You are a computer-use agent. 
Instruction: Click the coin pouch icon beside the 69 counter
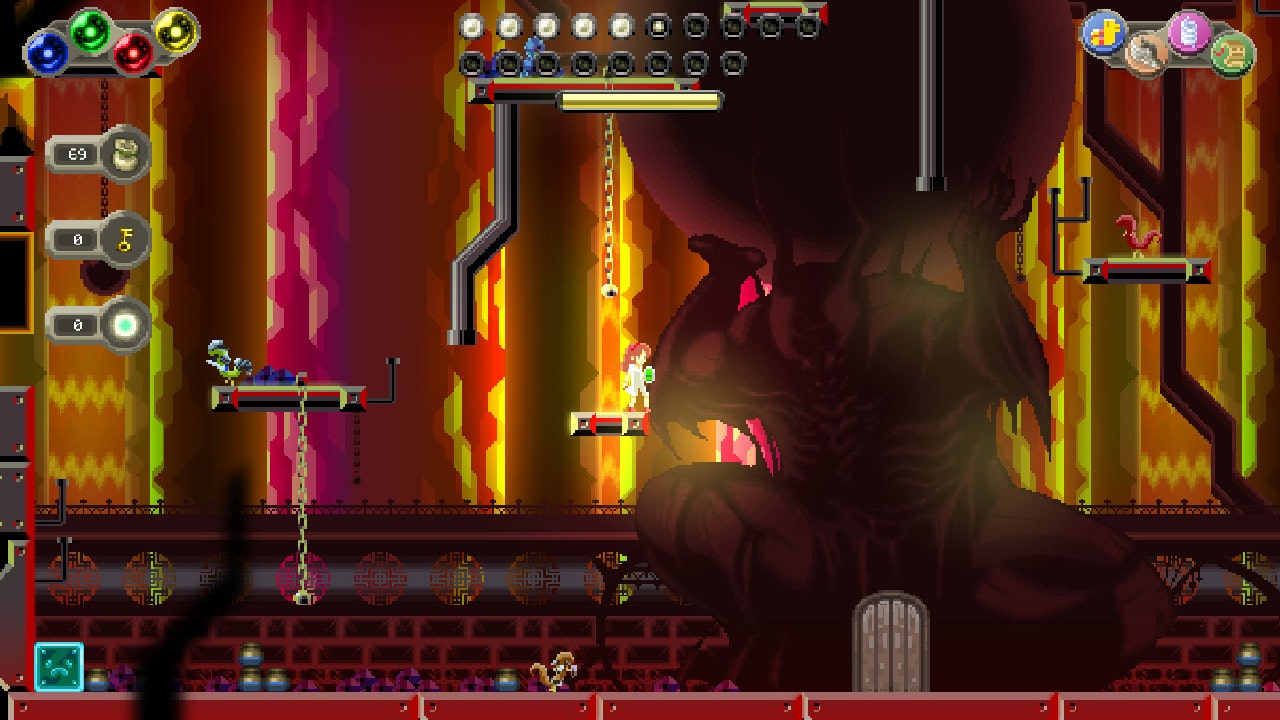(x=128, y=152)
